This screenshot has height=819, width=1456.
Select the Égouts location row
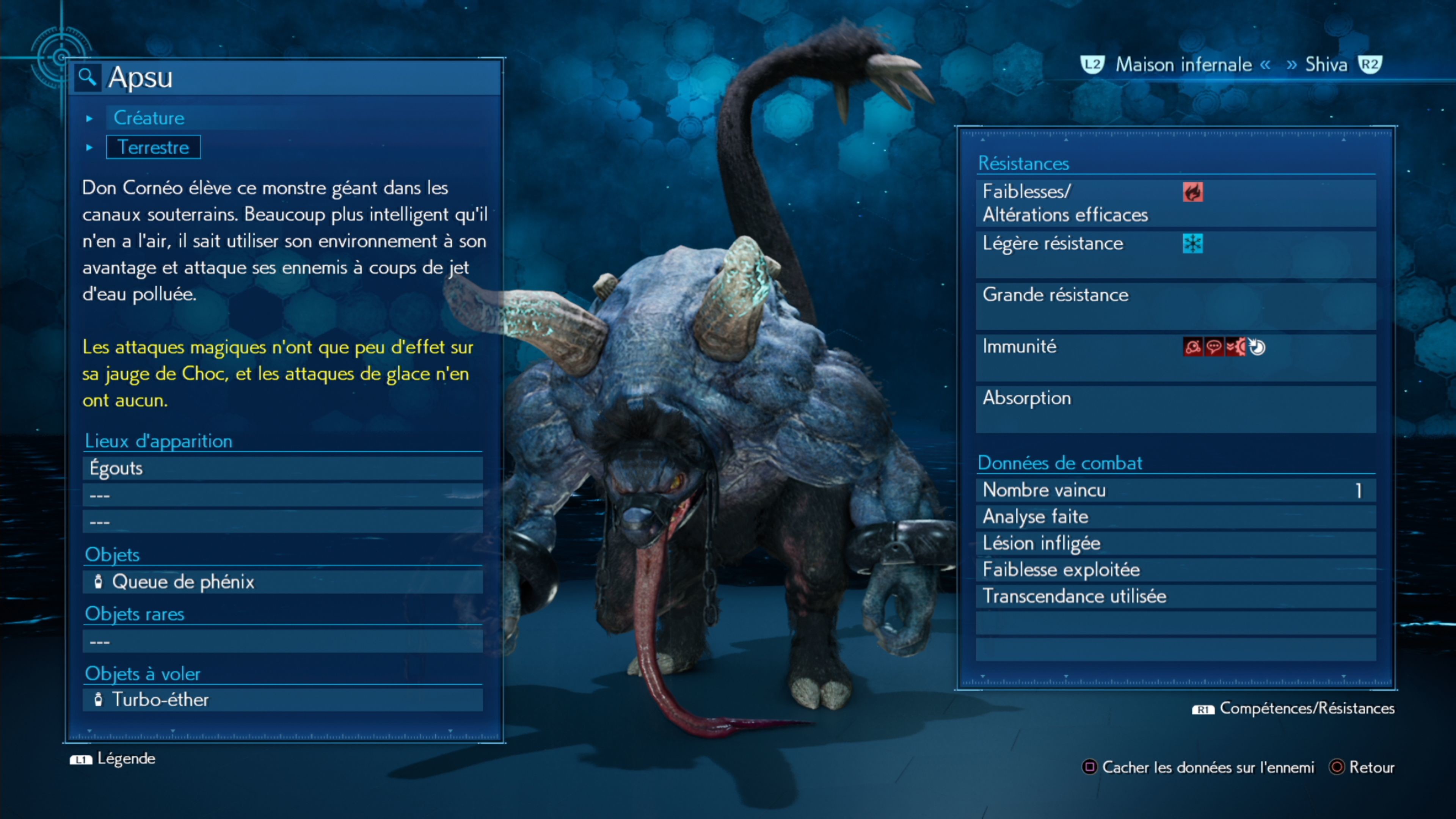click(282, 468)
